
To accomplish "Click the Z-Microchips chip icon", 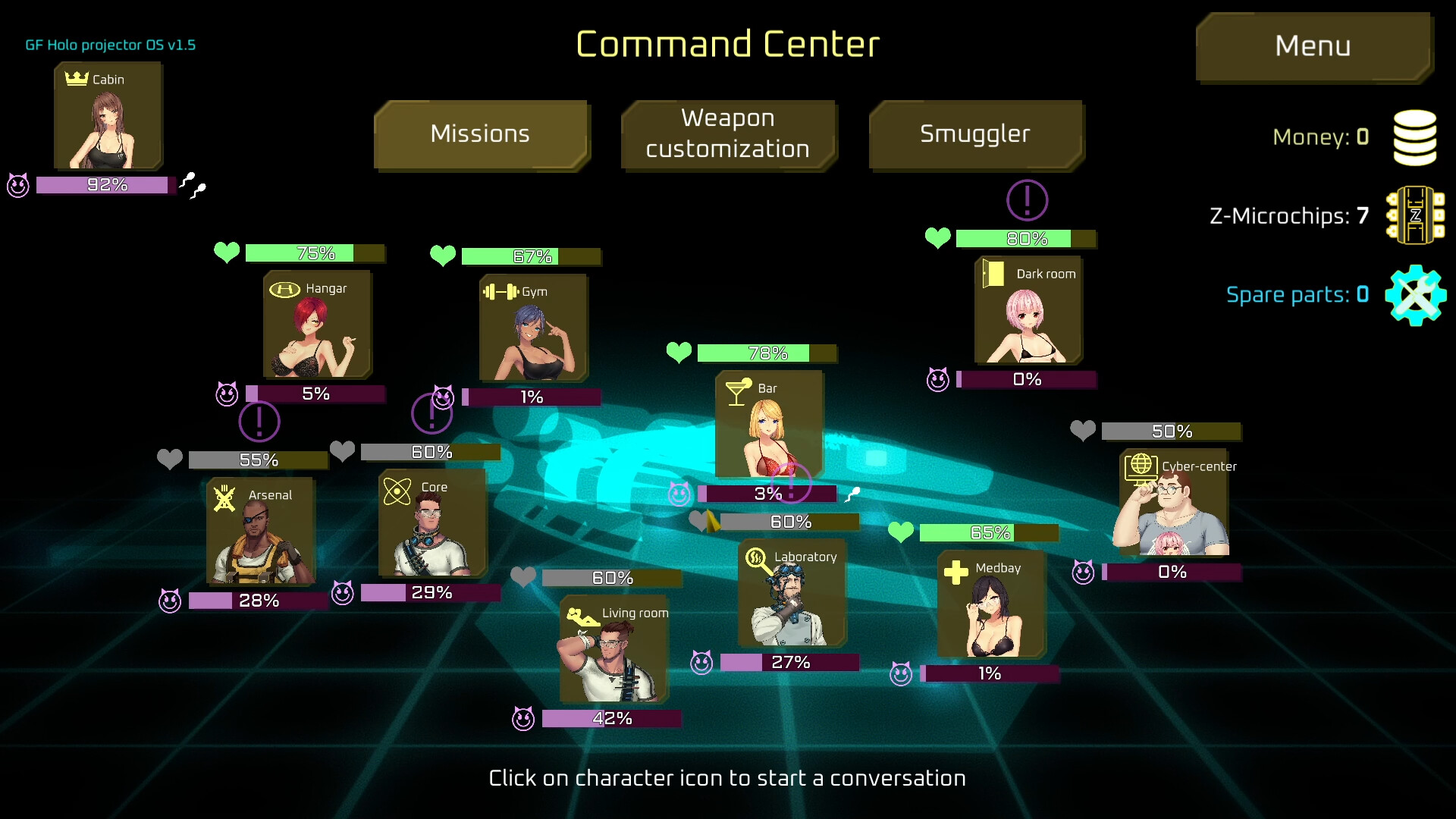I will pyautogui.click(x=1414, y=216).
